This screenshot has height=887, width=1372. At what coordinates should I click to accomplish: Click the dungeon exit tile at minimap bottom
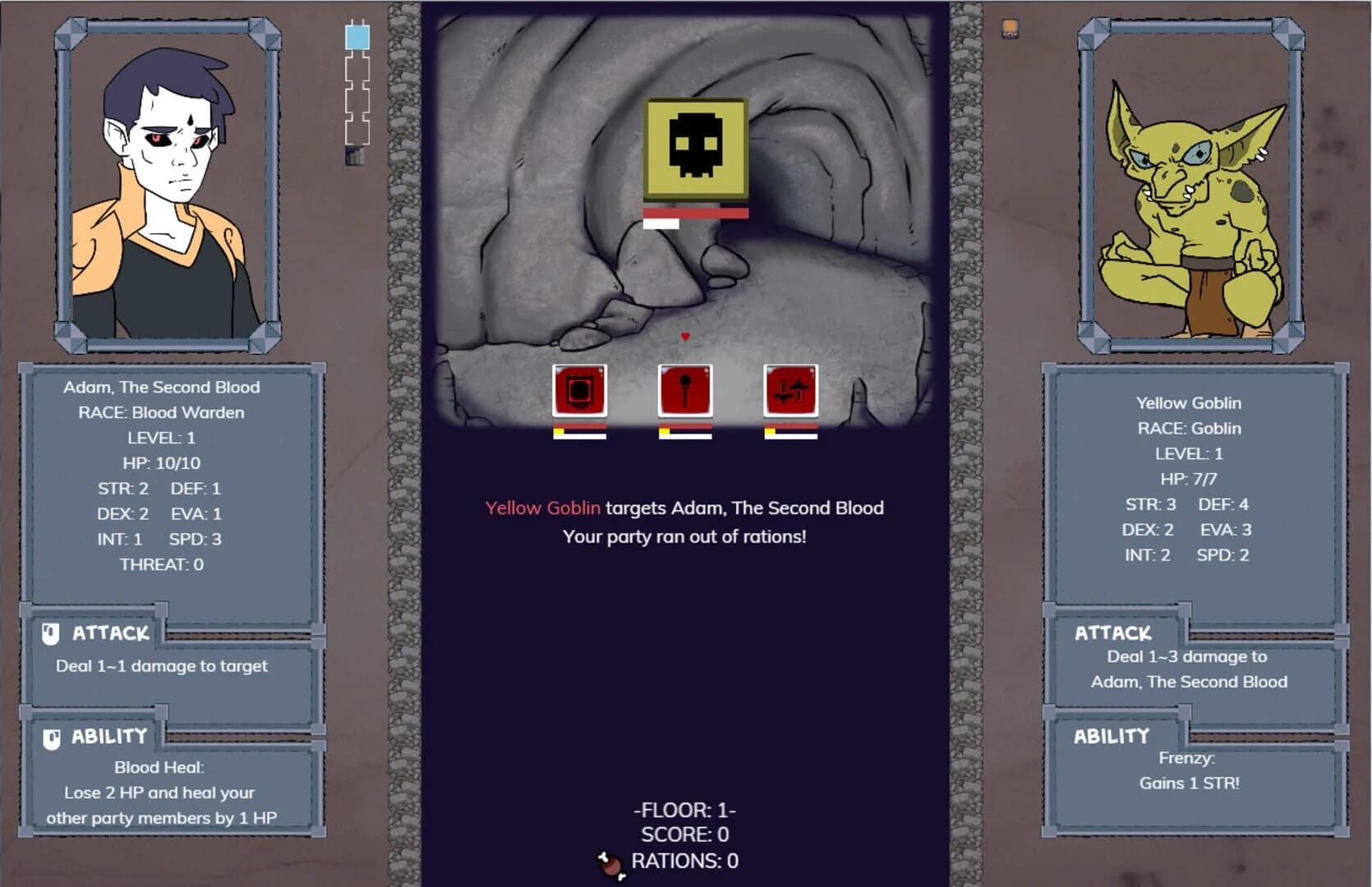pos(355,154)
